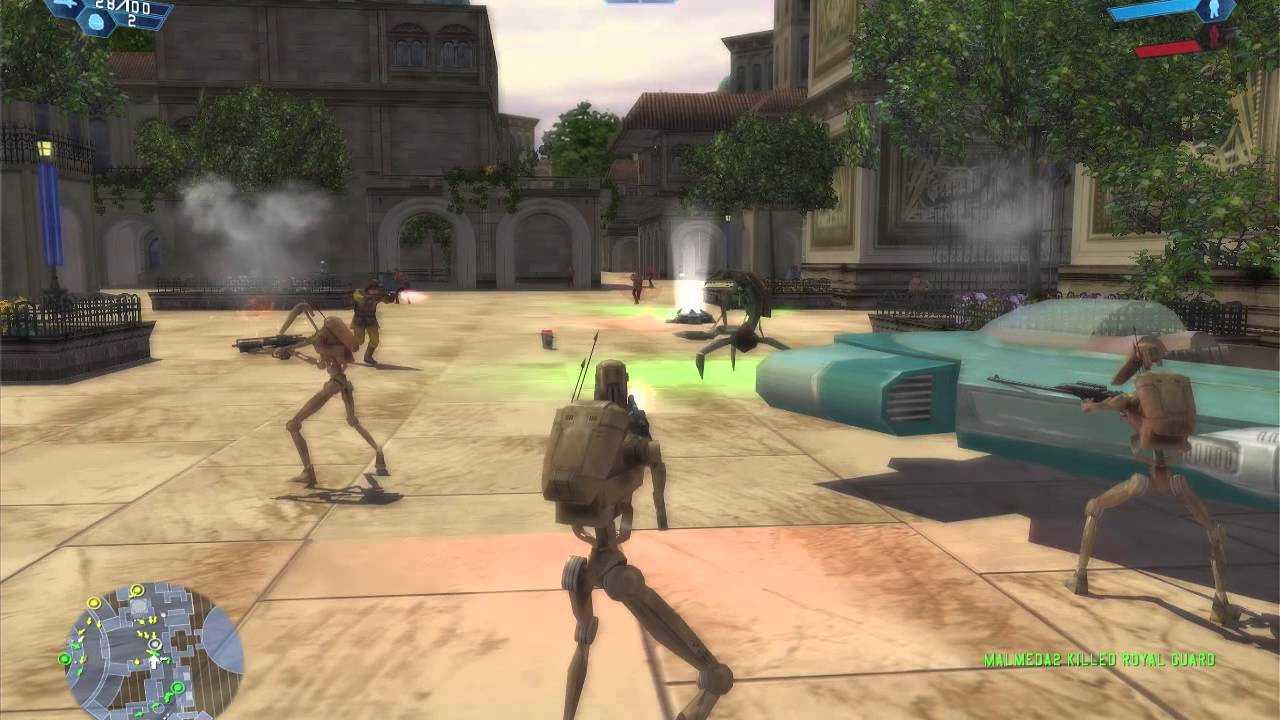This screenshot has height=720, width=1280.
Task: Click the circular minimap display
Action: (145, 650)
